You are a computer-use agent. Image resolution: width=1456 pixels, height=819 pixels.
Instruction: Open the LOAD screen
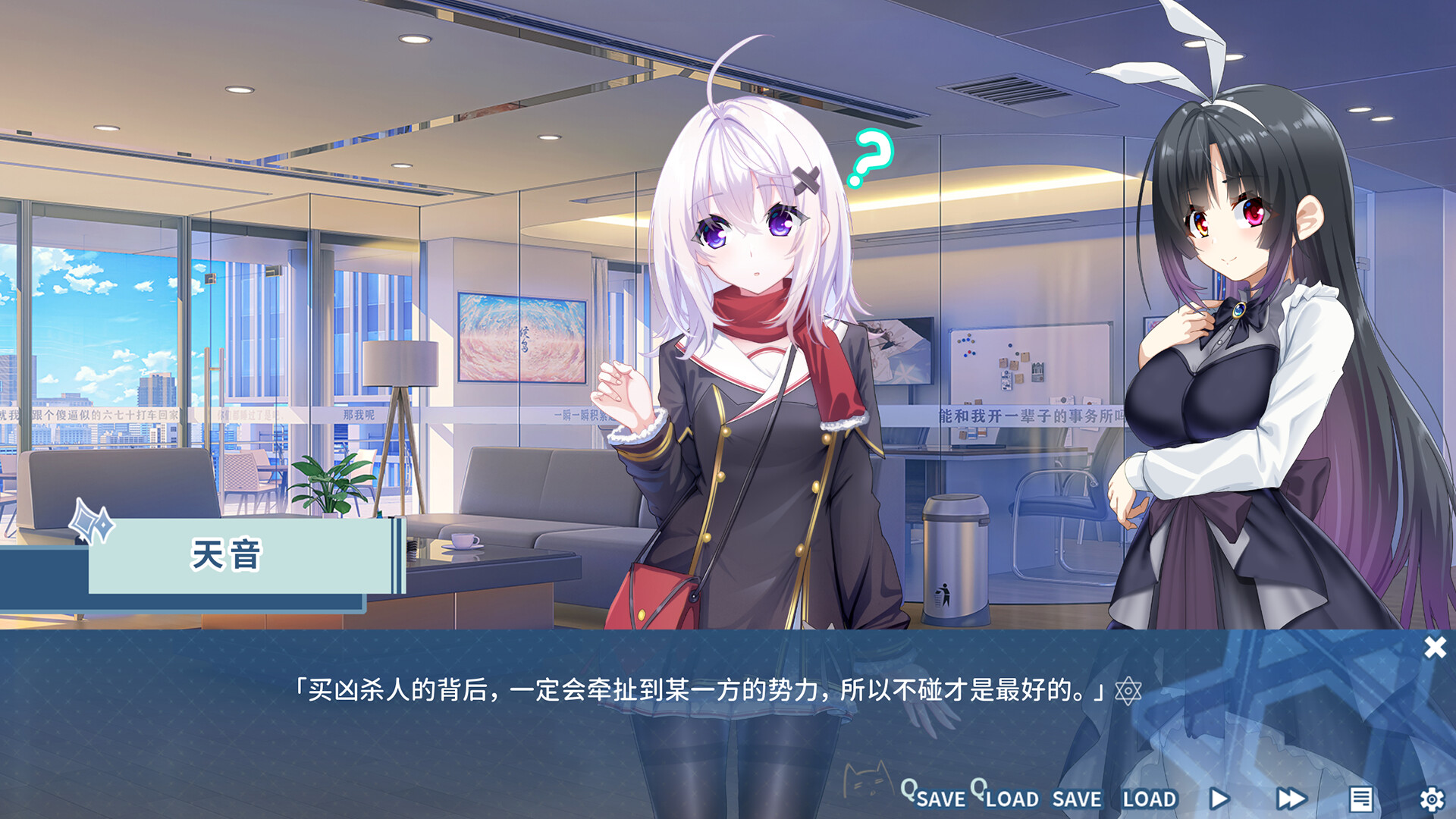click(1150, 799)
